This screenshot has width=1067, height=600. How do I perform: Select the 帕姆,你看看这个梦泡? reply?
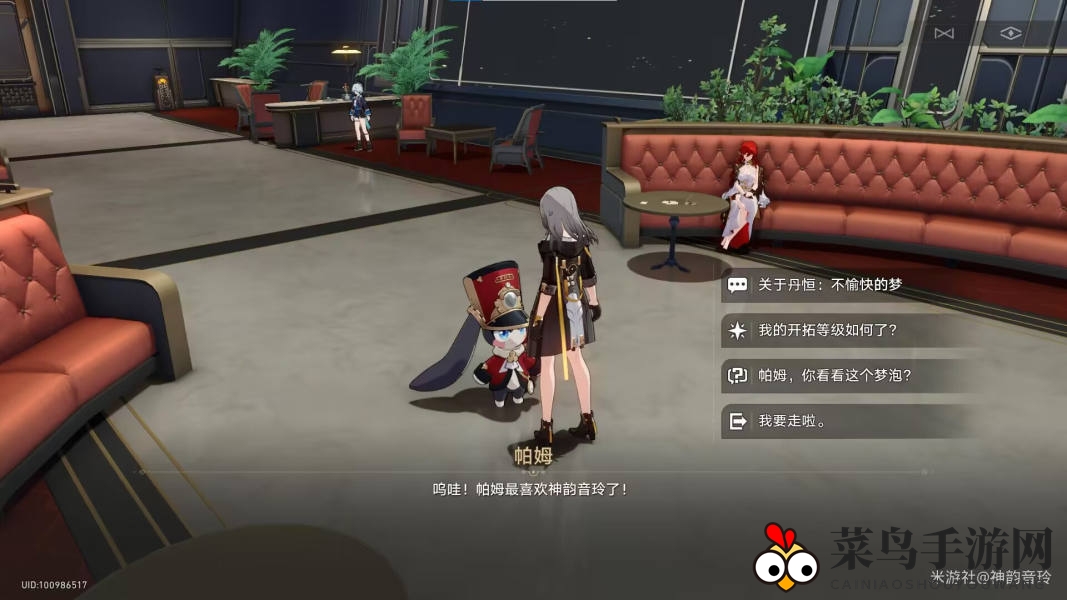834,376
